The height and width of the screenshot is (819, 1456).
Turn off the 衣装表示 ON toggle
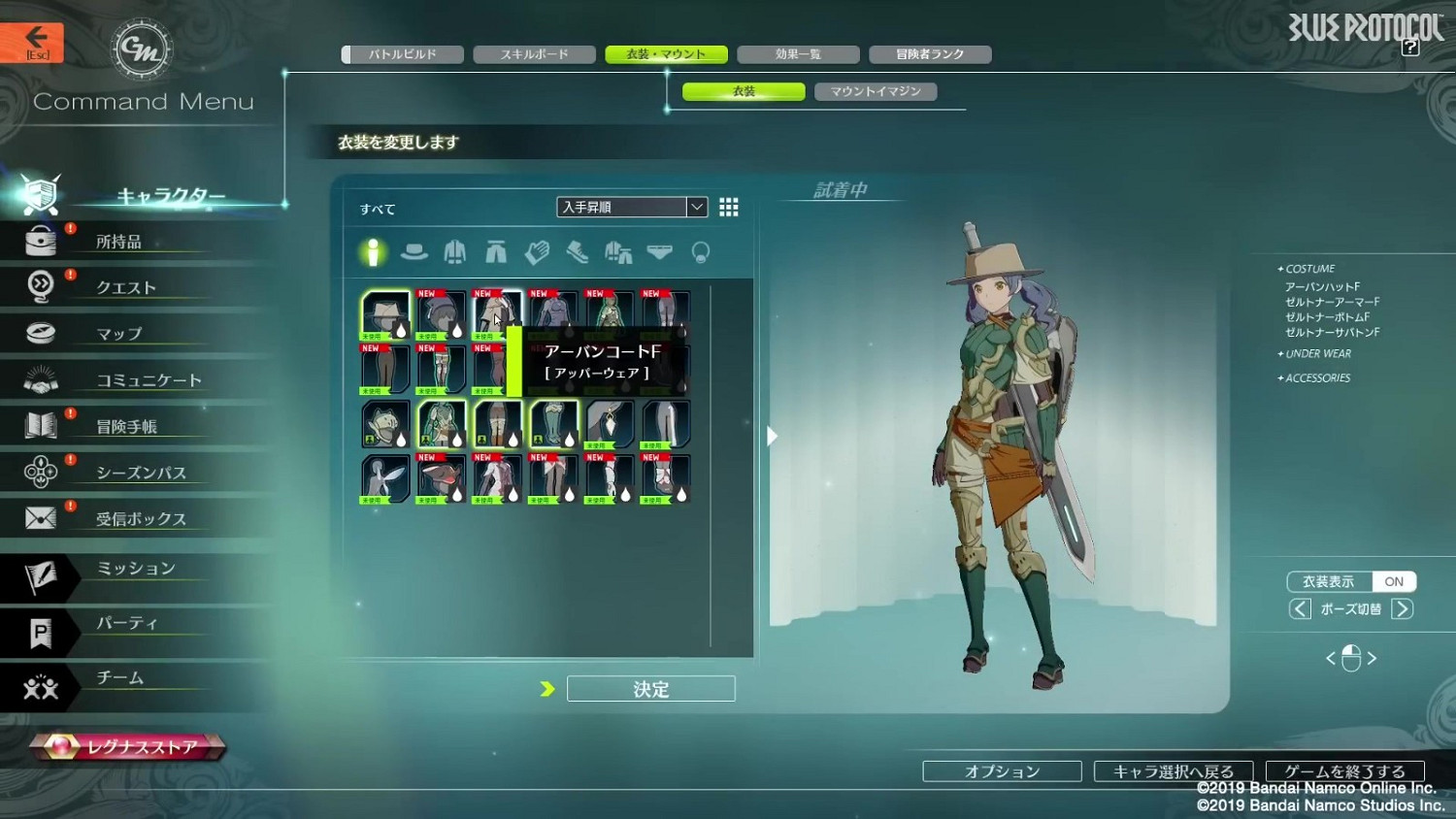pyautogui.click(x=1393, y=581)
